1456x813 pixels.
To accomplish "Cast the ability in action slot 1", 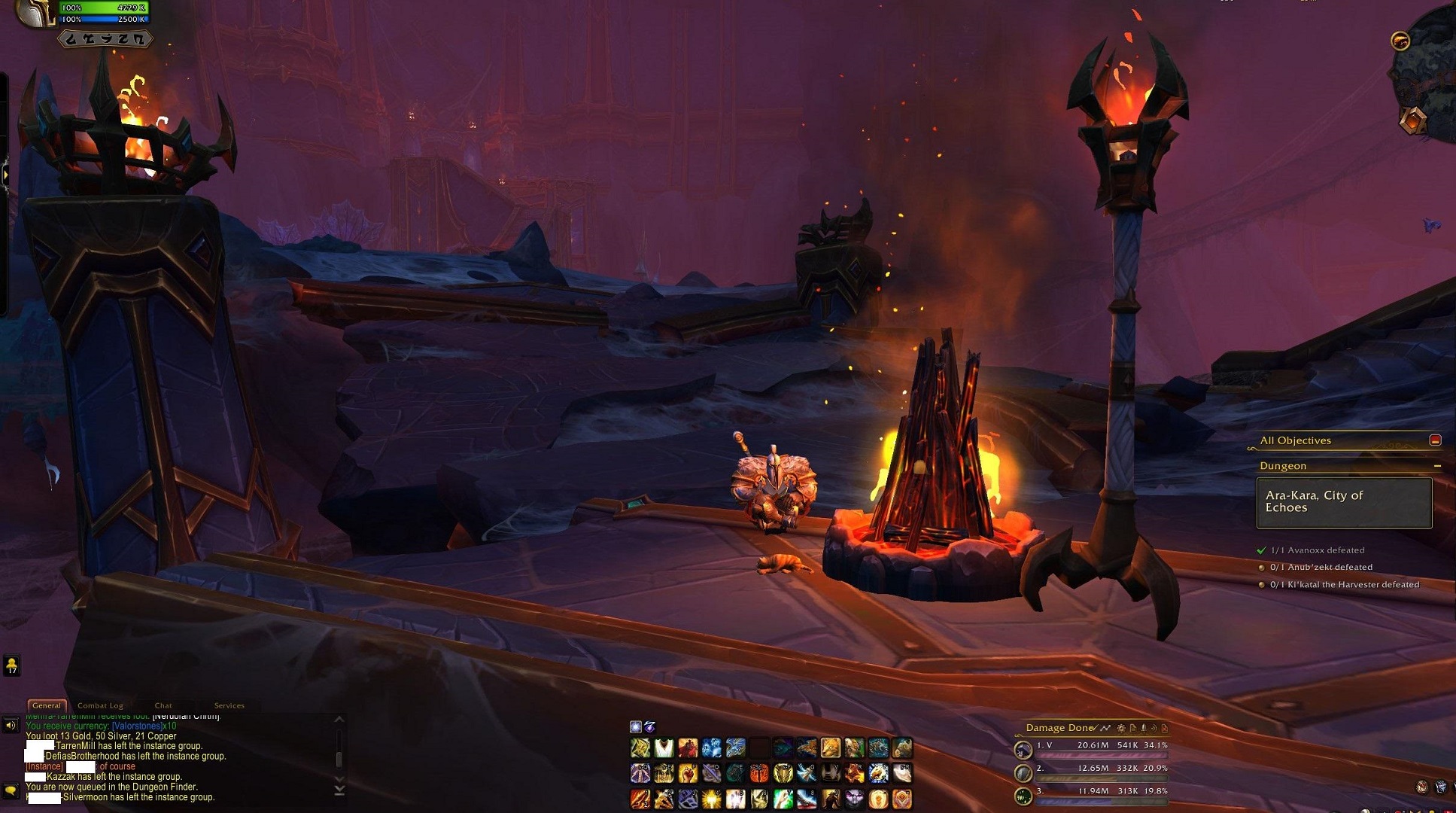I will pos(640,799).
